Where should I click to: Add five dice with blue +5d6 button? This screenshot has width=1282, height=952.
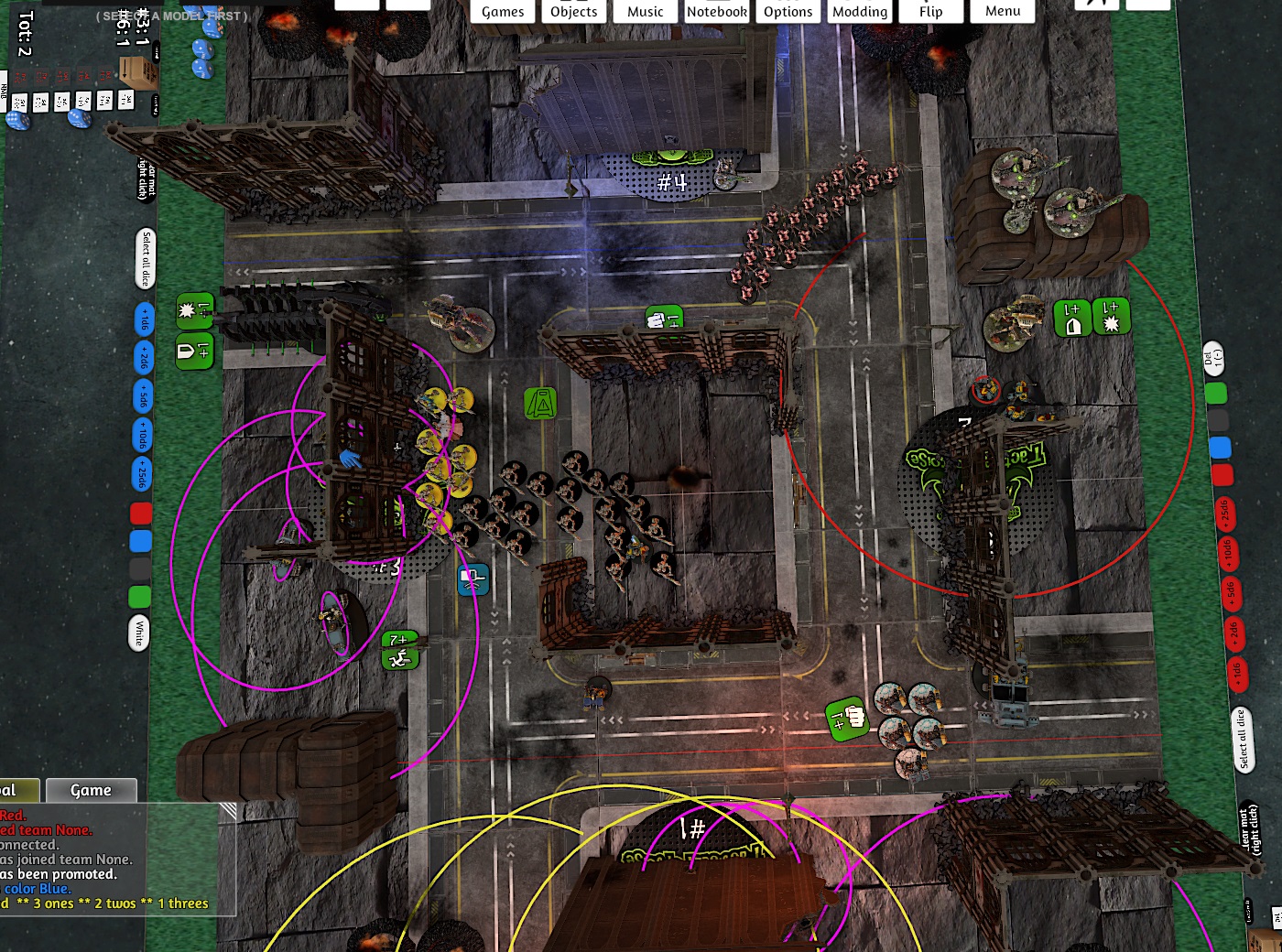tap(144, 396)
